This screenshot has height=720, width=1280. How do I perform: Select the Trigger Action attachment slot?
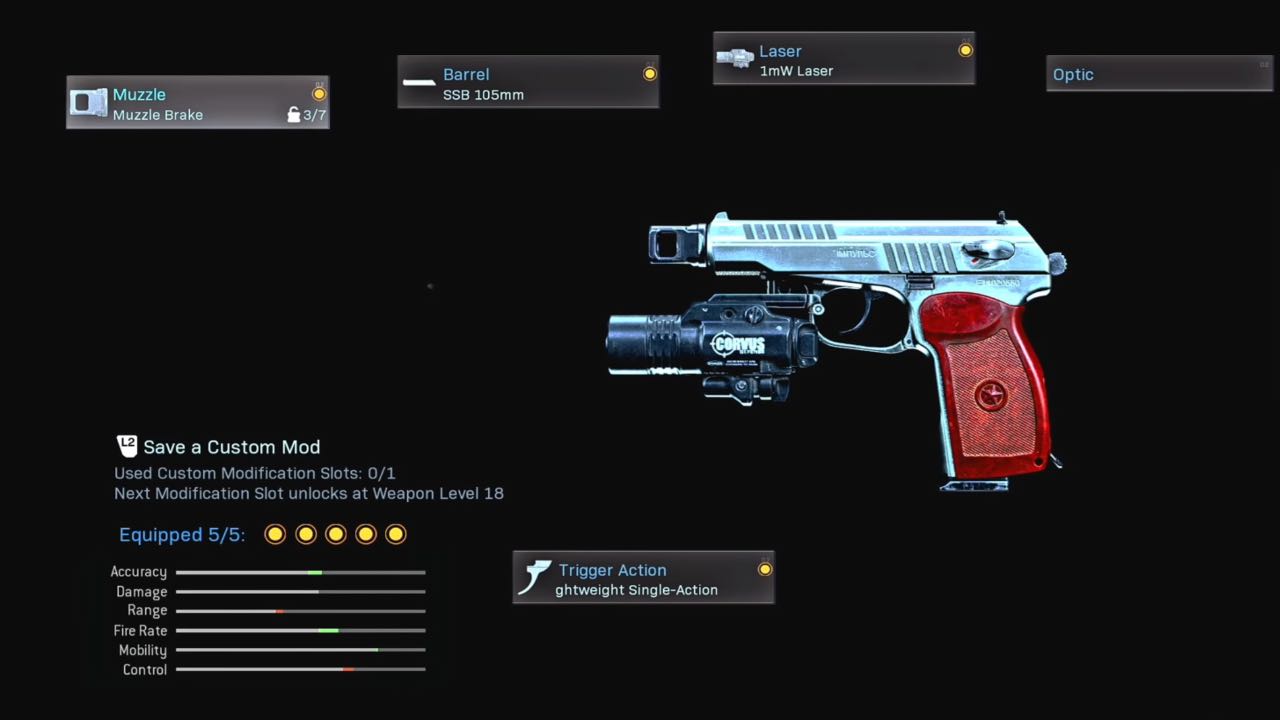(x=643, y=579)
